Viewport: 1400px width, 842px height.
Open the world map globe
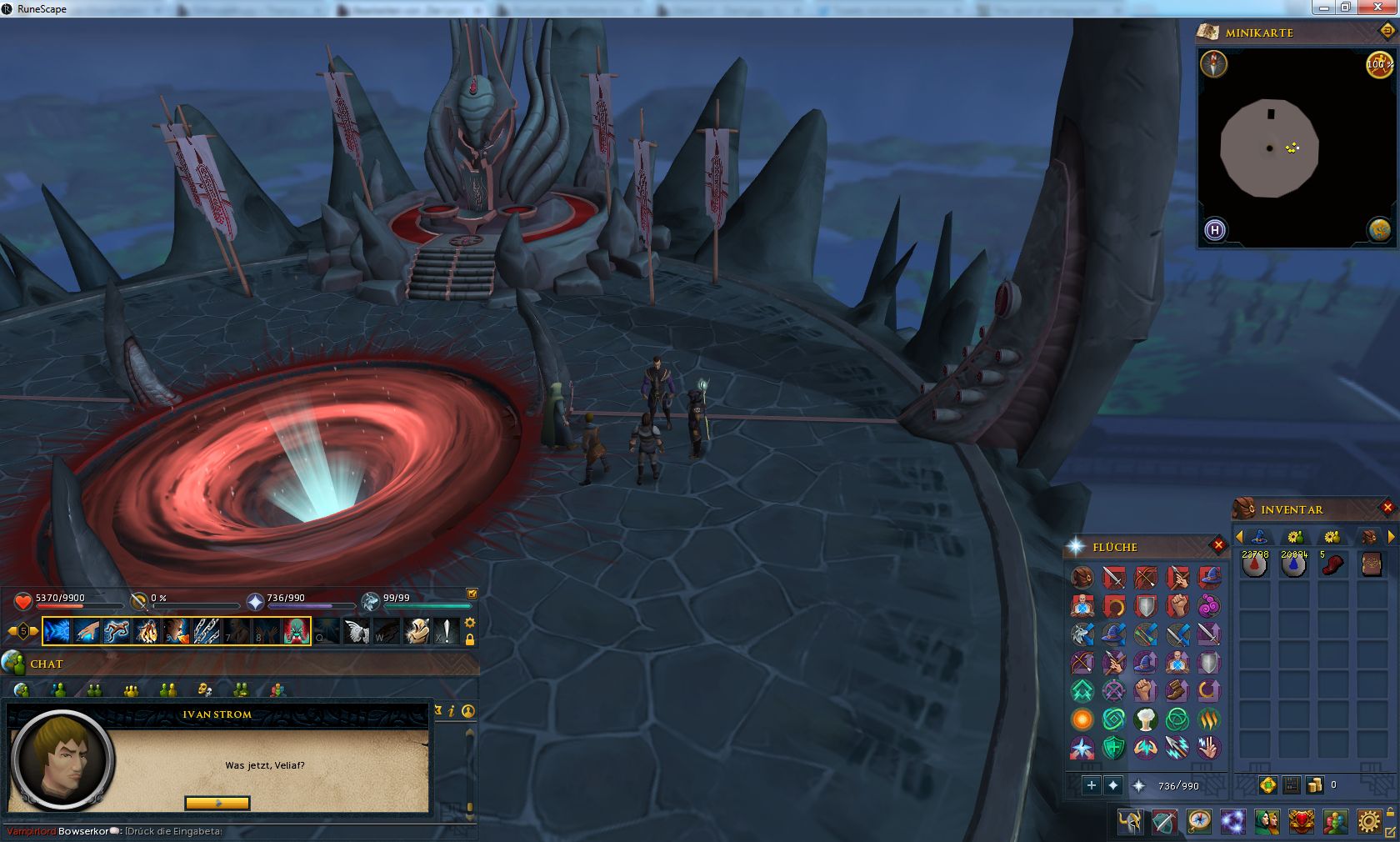click(x=1379, y=229)
